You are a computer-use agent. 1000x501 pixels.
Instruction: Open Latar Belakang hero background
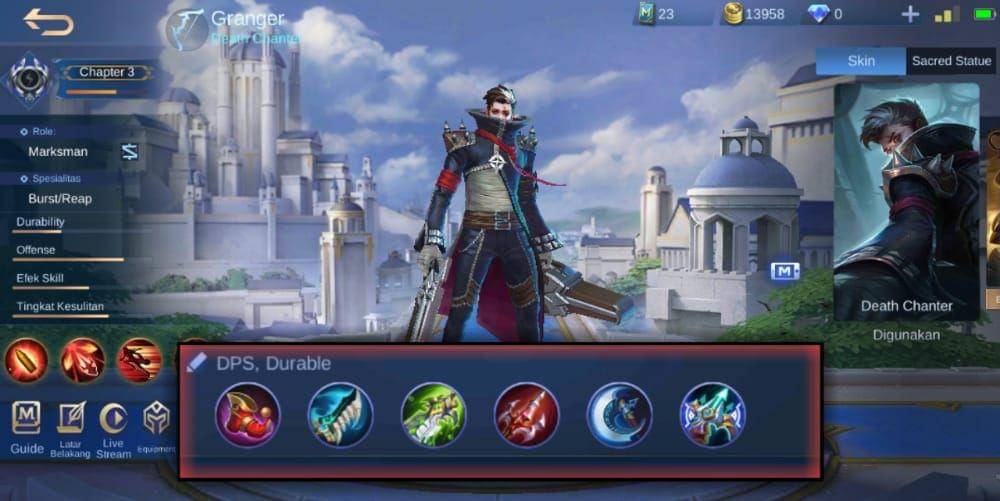coord(71,427)
